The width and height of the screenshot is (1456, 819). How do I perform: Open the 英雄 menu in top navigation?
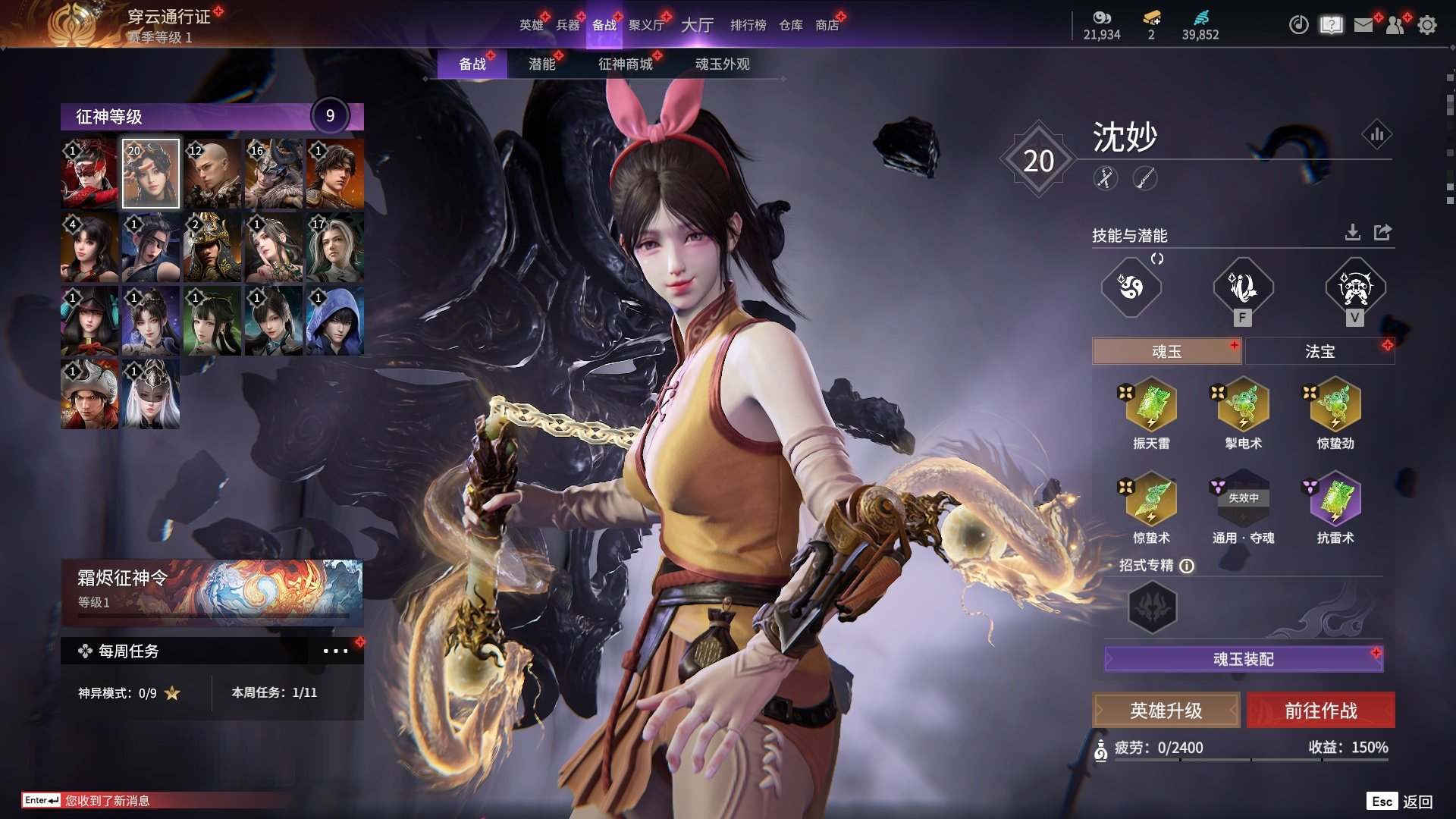point(531,25)
